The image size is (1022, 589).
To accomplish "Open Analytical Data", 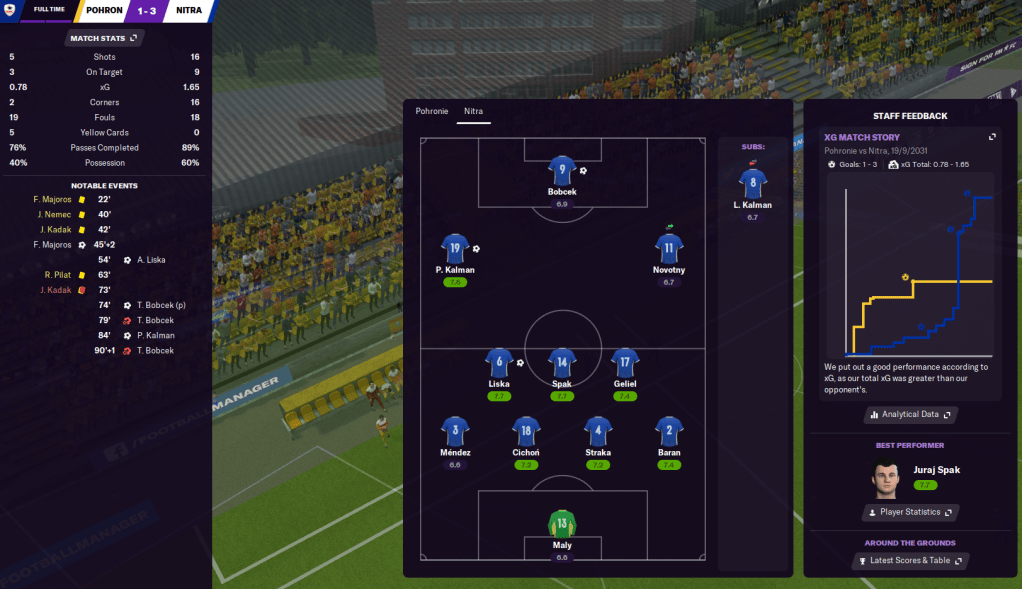I will click(x=910, y=414).
